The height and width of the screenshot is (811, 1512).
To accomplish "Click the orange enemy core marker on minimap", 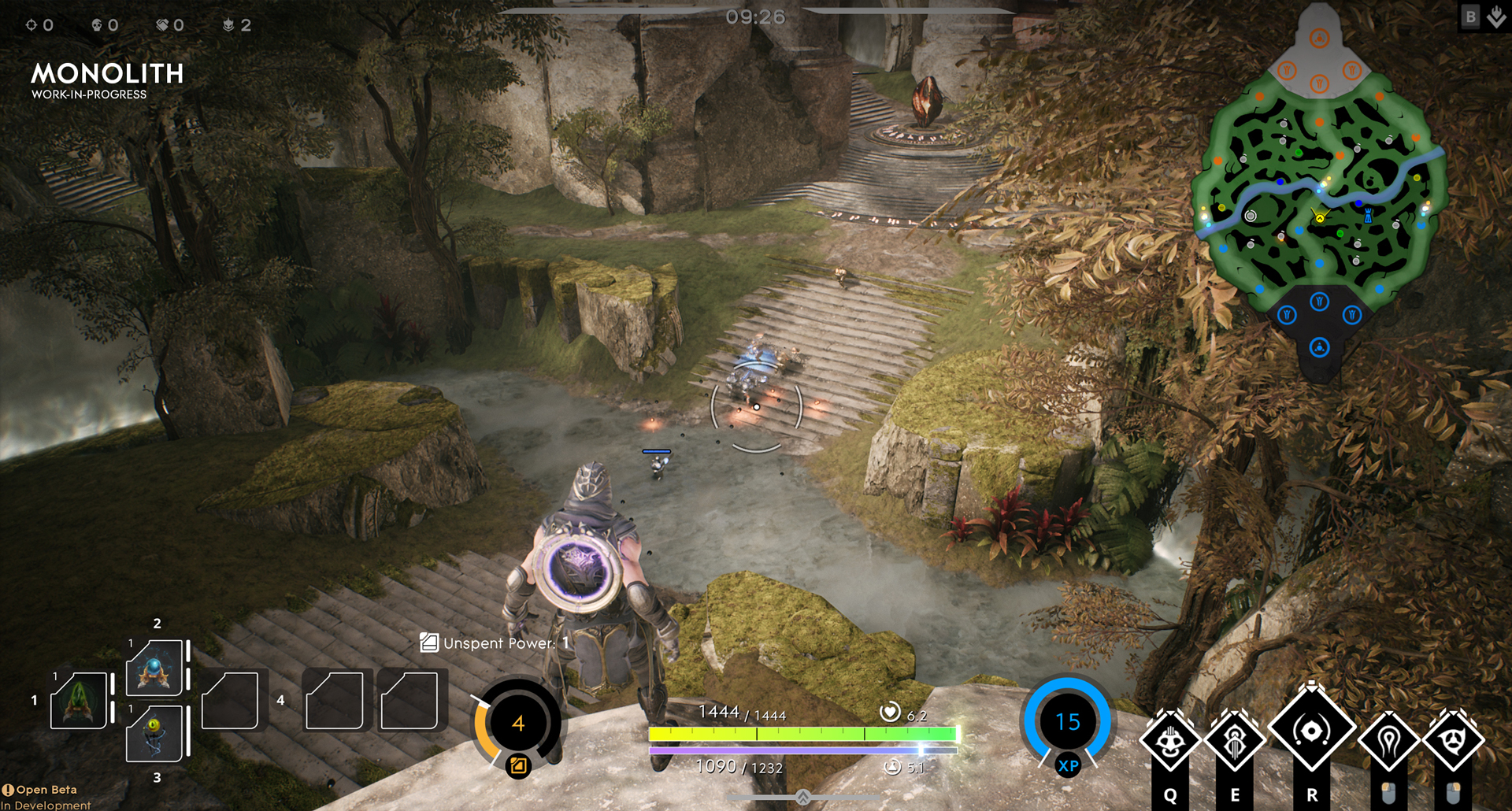I will [x=1320, y=38].
